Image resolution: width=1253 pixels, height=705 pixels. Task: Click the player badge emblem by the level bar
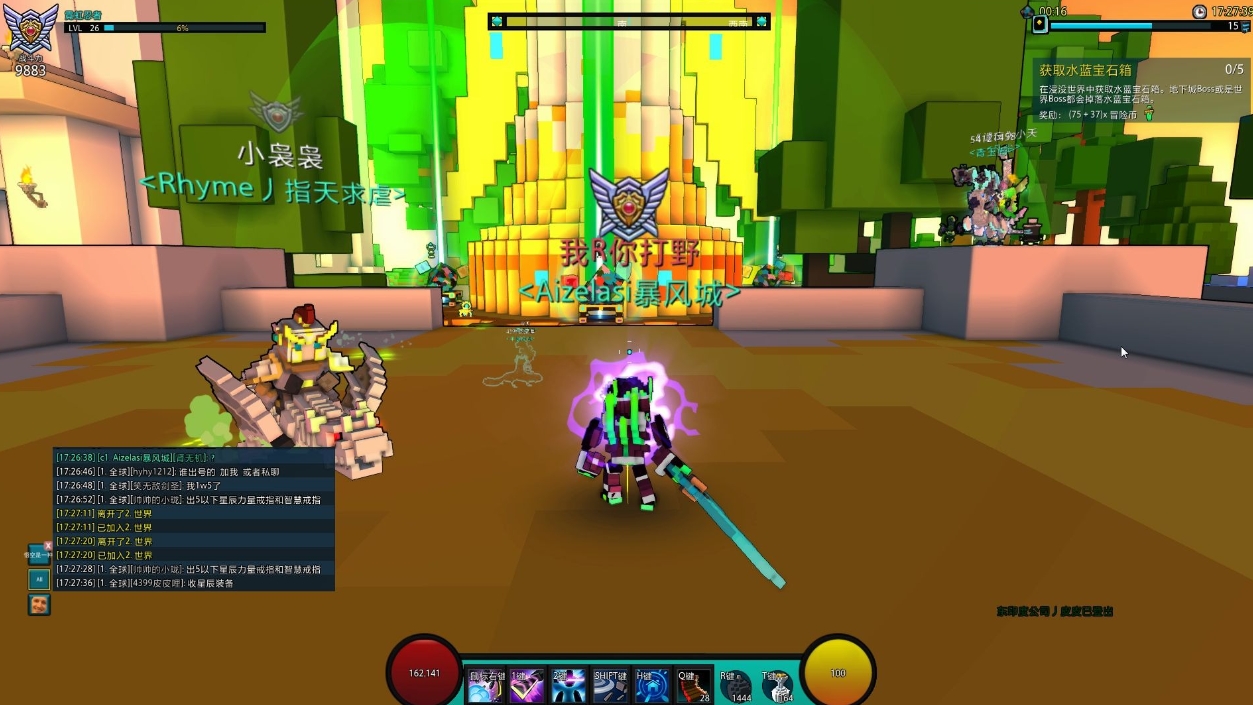30,28
